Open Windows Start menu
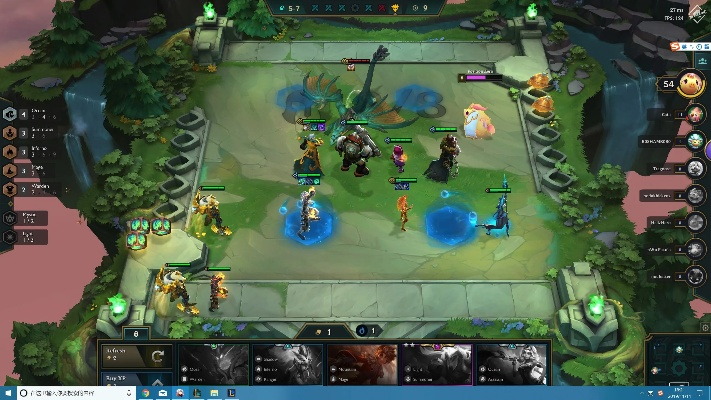Viewport: 711px width, 400px height. (x=8, y=393)
